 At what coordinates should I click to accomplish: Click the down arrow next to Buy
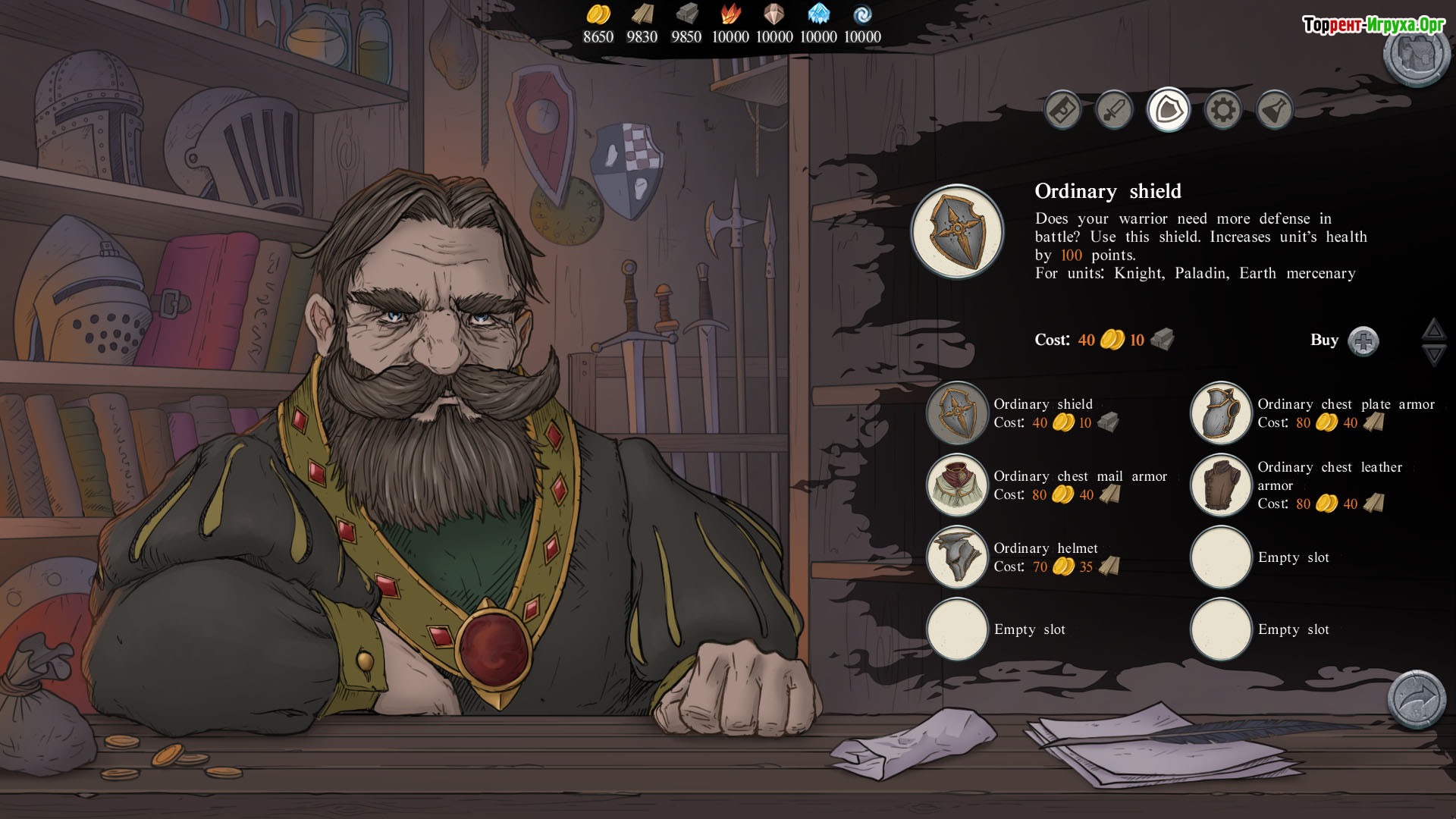coord(1432,354)
